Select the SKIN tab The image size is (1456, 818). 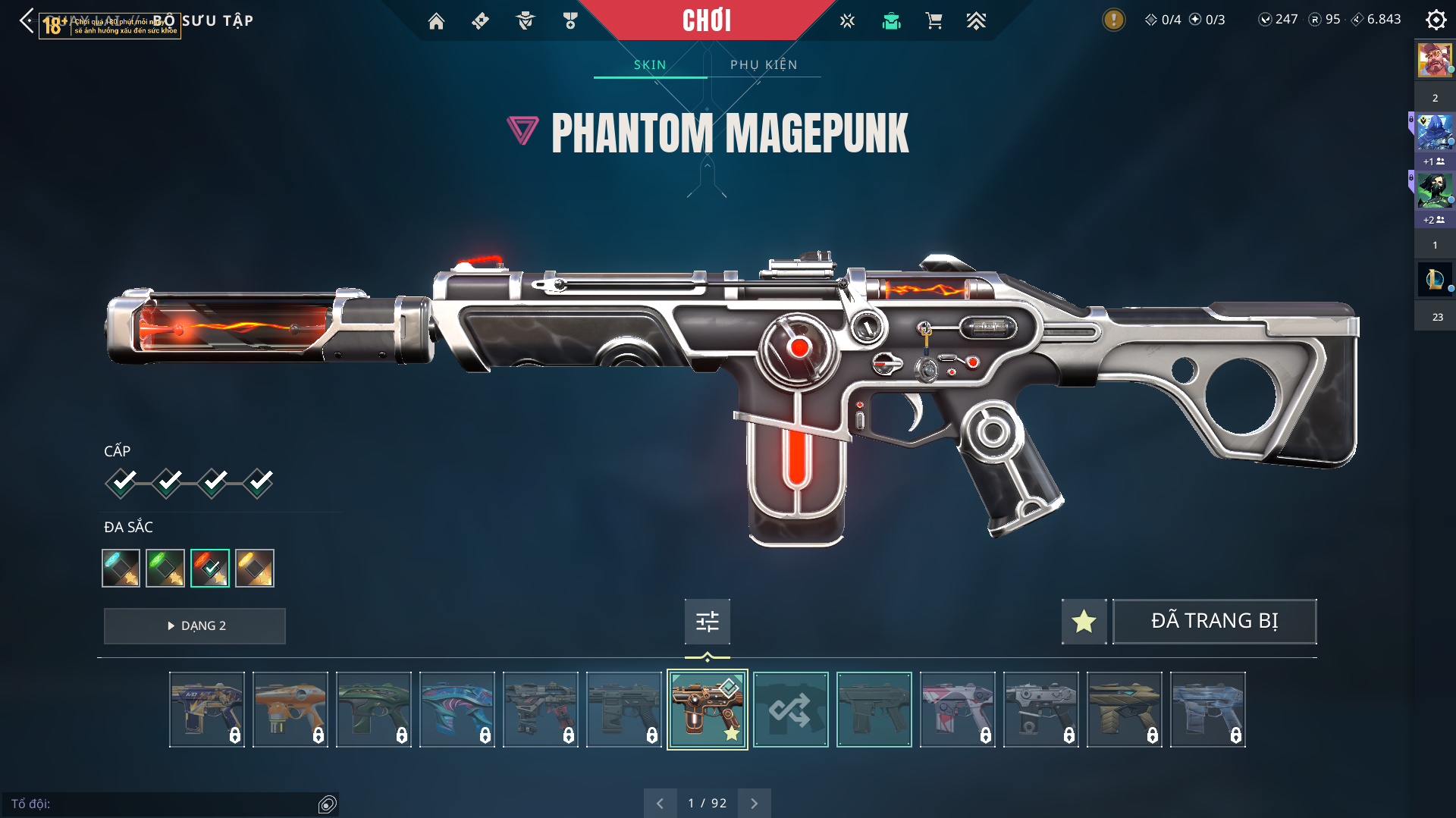tap(650, 65)
